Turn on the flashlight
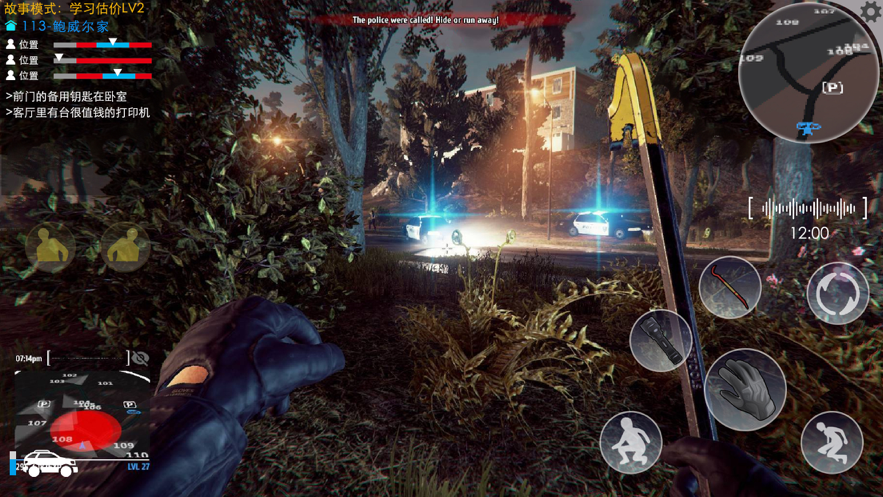Image resolution: width=883 pixels, height=497 pixels. [661, 340]
